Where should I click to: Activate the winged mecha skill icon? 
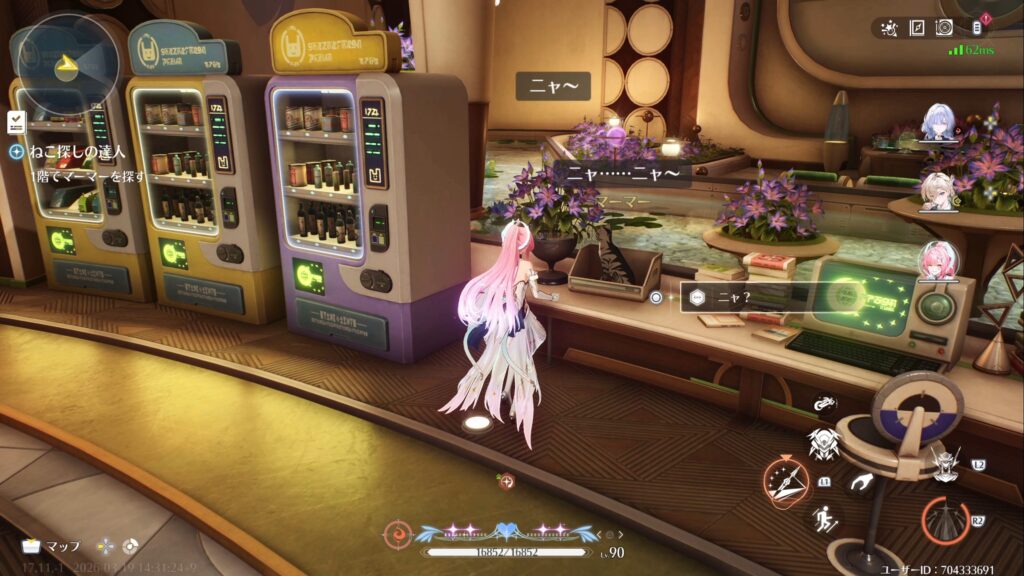(x=822, y=441)
